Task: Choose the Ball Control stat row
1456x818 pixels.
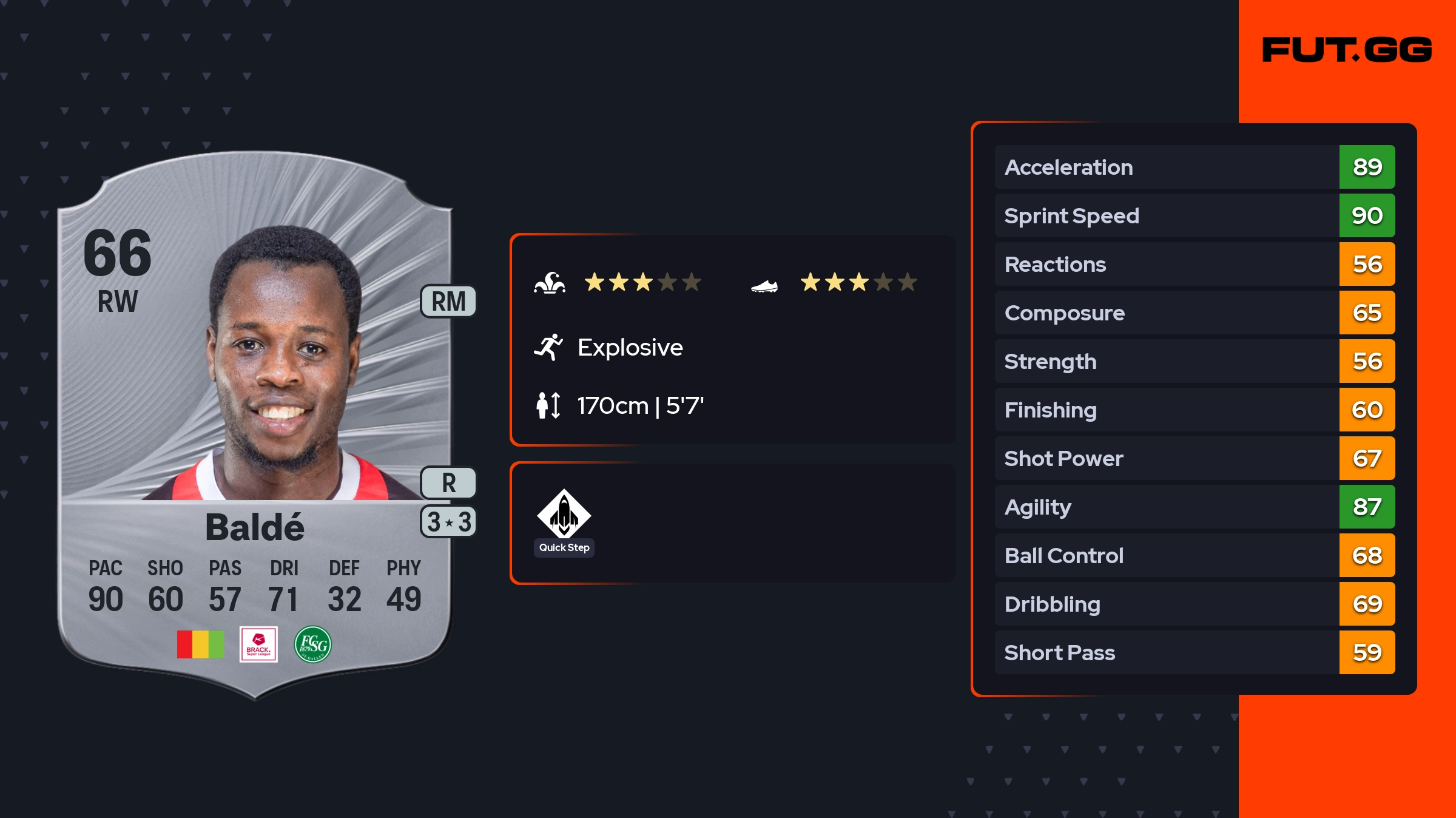Action: [1194, 555]
